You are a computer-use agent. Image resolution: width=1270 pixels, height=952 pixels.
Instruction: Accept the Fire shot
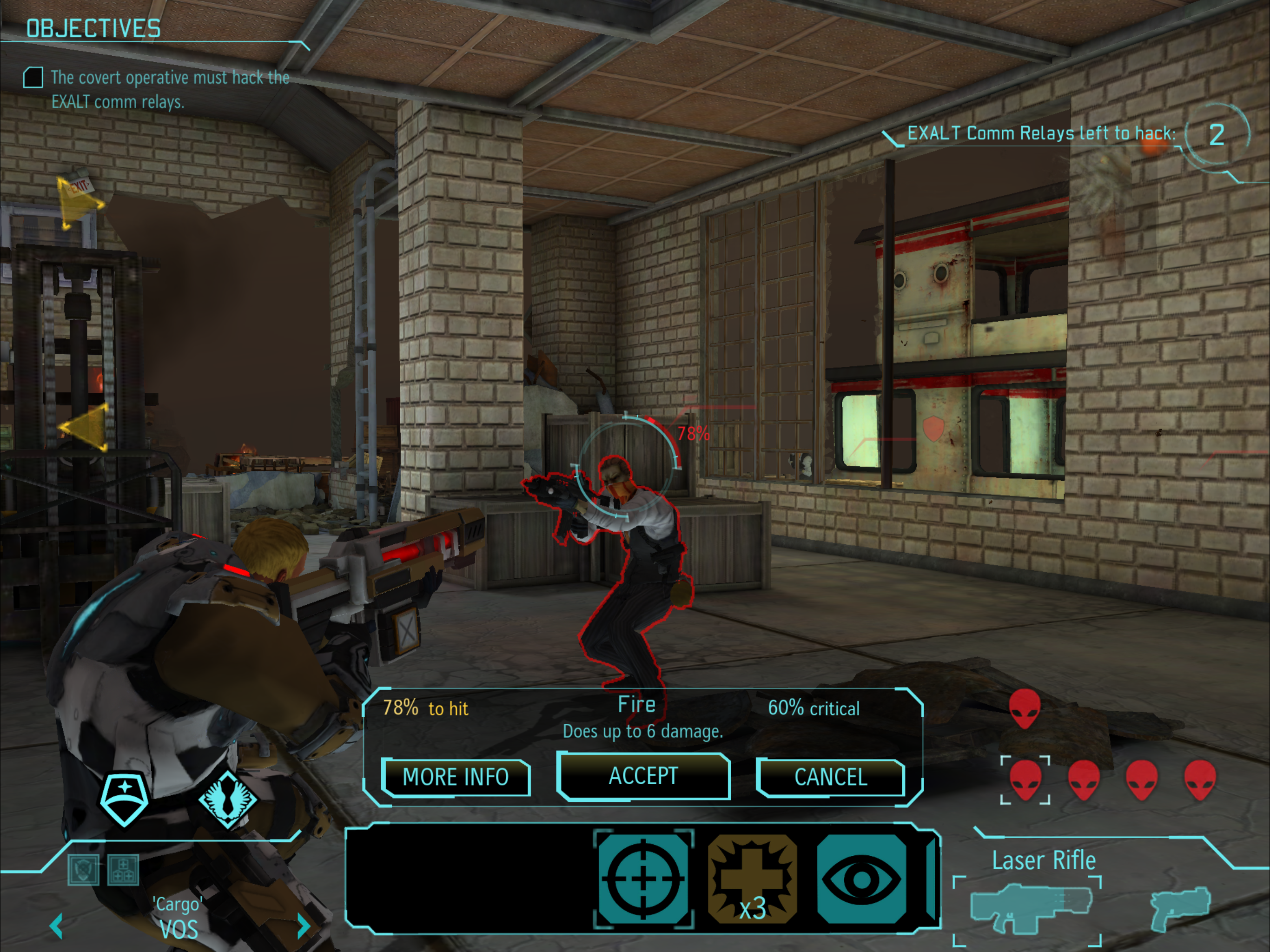click(643, 776)
